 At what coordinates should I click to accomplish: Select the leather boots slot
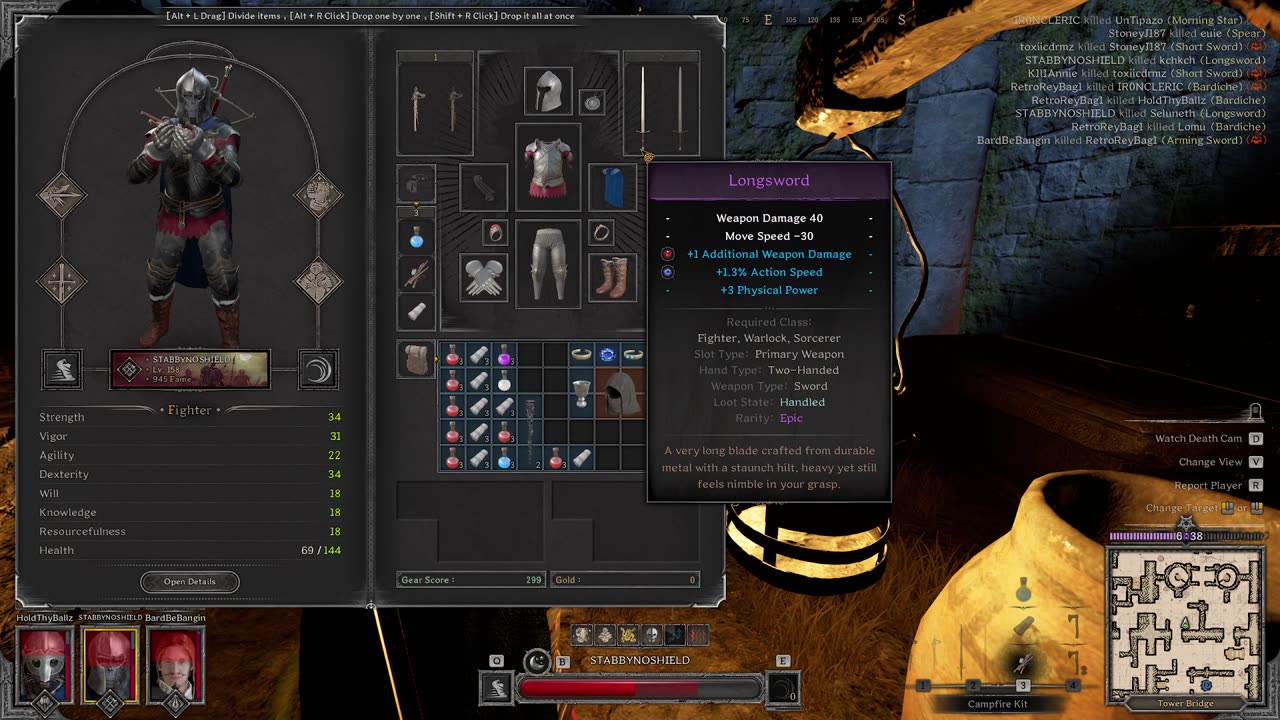(612, 277)
